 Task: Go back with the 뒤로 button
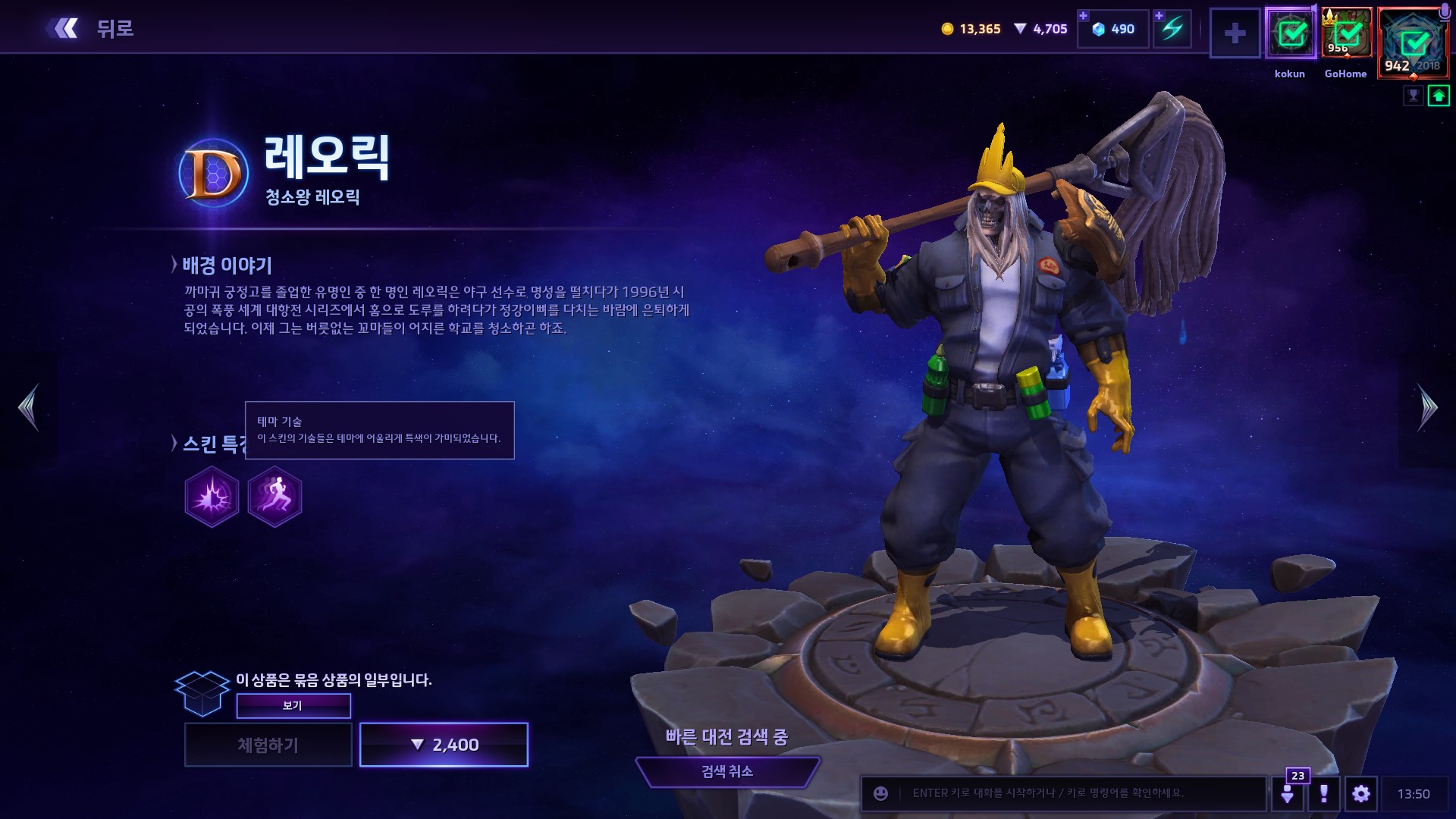click(x=91, y=29)
